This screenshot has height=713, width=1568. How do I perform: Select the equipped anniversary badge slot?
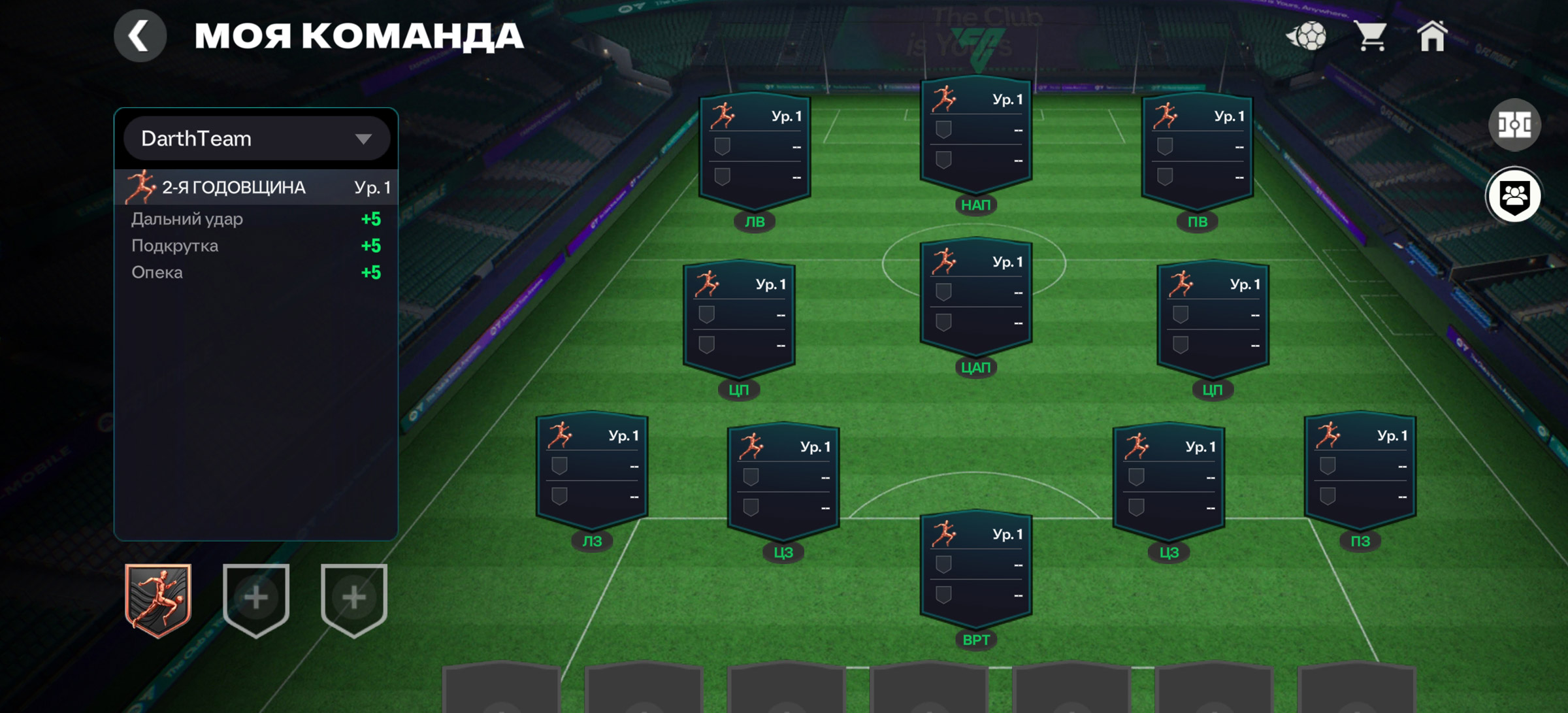click(x=158, y=600)
